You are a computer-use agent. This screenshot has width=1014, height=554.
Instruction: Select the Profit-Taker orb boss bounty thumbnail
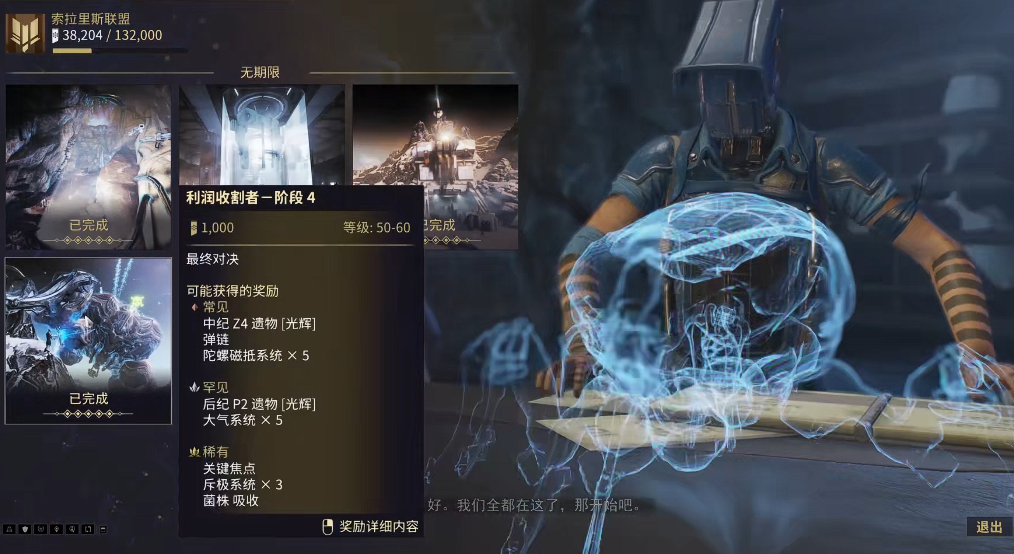88,340
